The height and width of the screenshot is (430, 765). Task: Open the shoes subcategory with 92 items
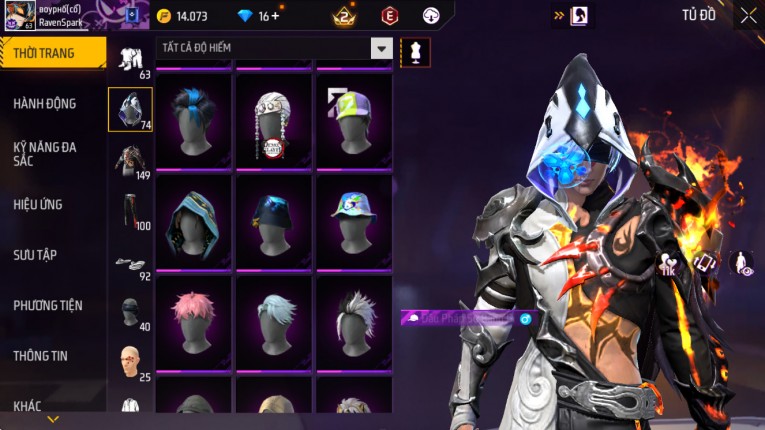130,265
